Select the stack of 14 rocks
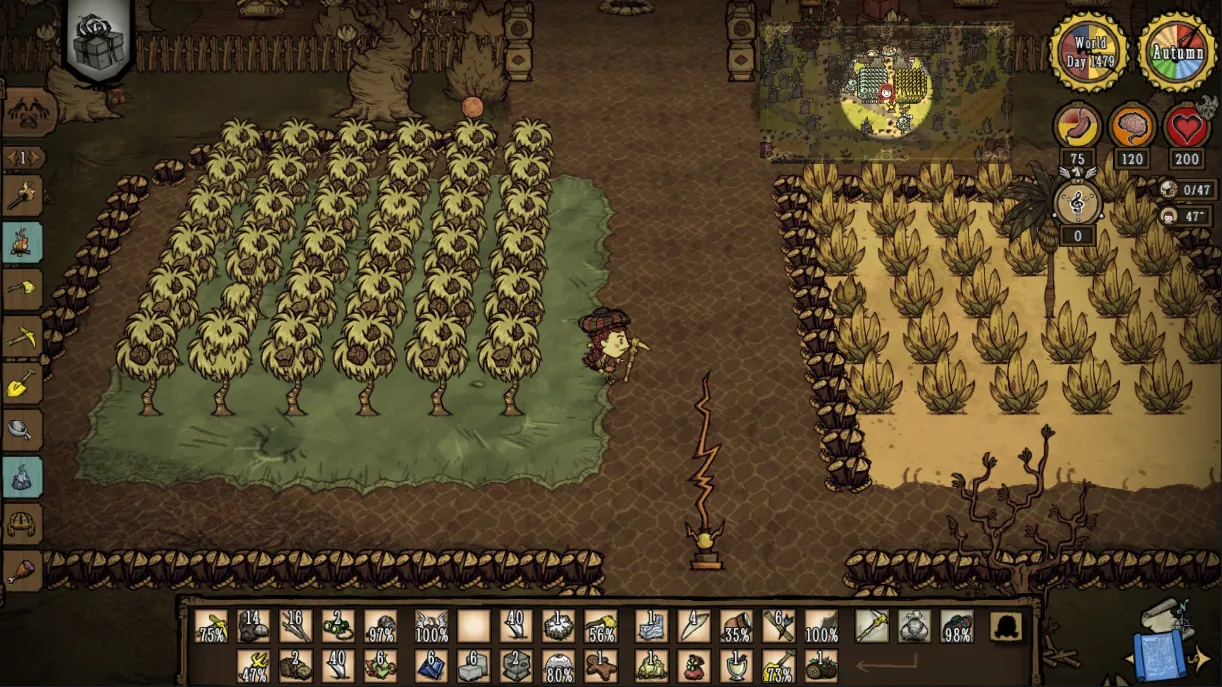 (253, 626)
